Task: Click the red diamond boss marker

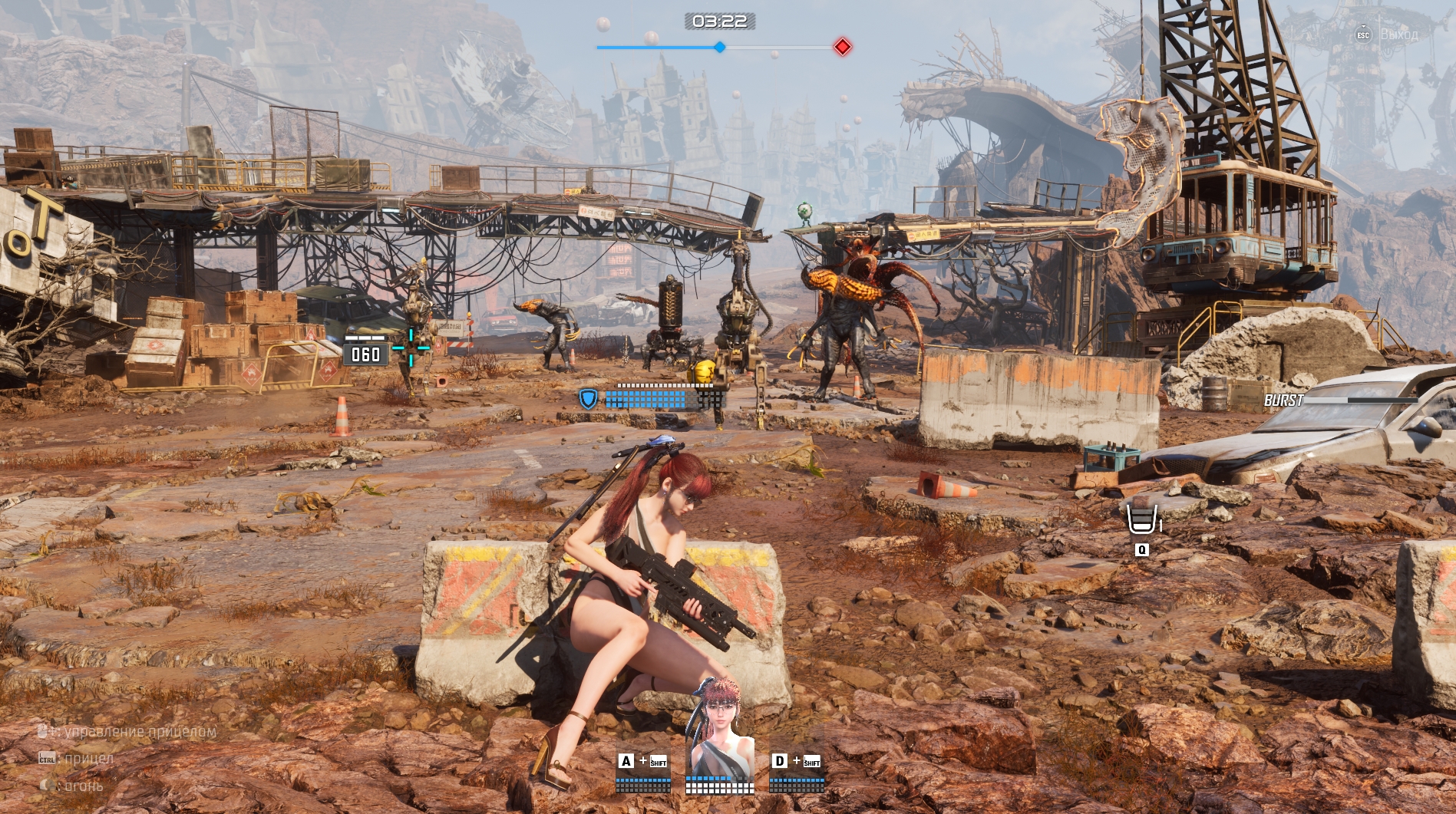Action: pyautogui.click(x=843, y=47)
